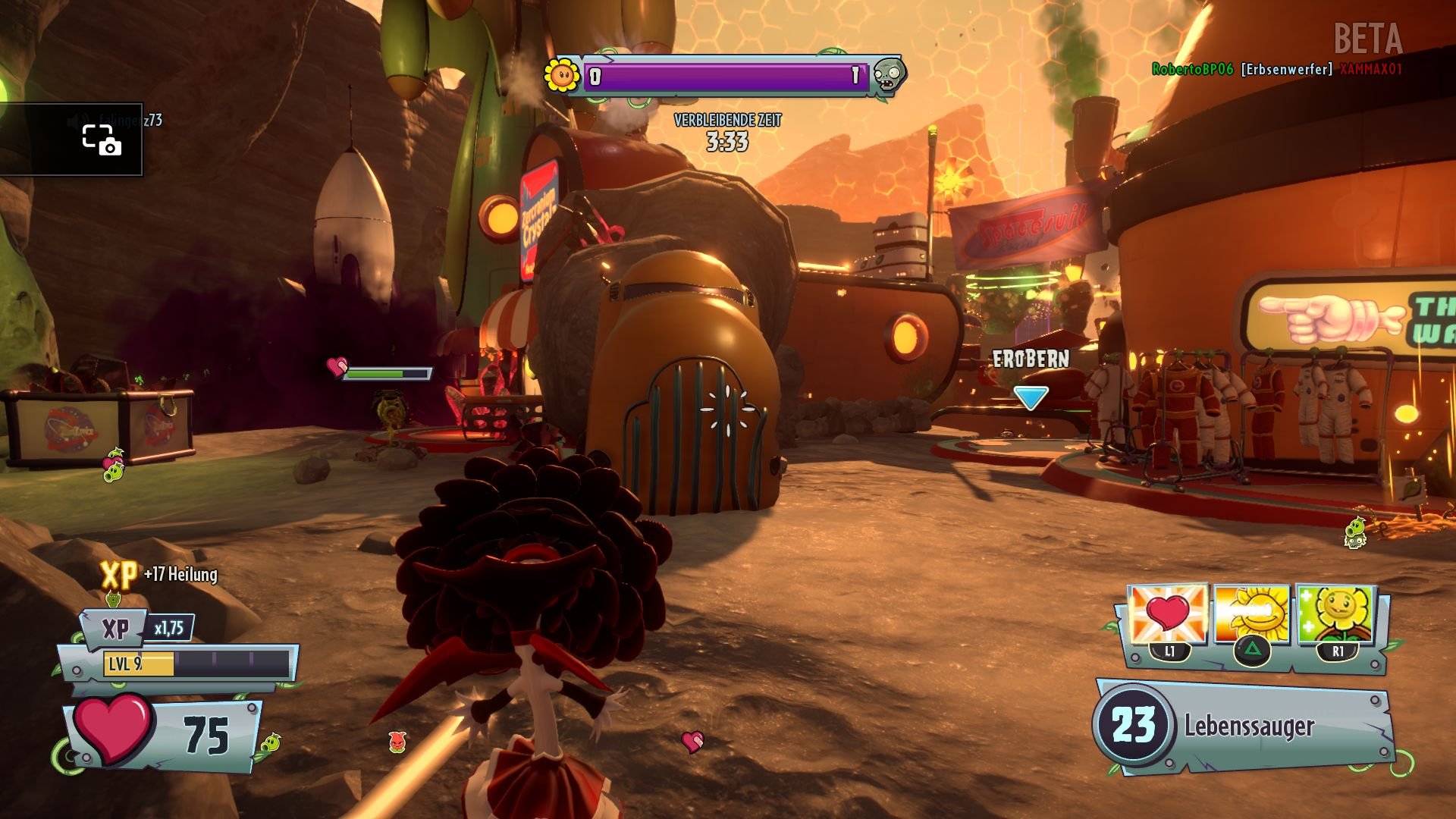This screenshot has width=1456, height=819.
Task: Click the green health bar above the cactus plant
Action: (388, 373)
